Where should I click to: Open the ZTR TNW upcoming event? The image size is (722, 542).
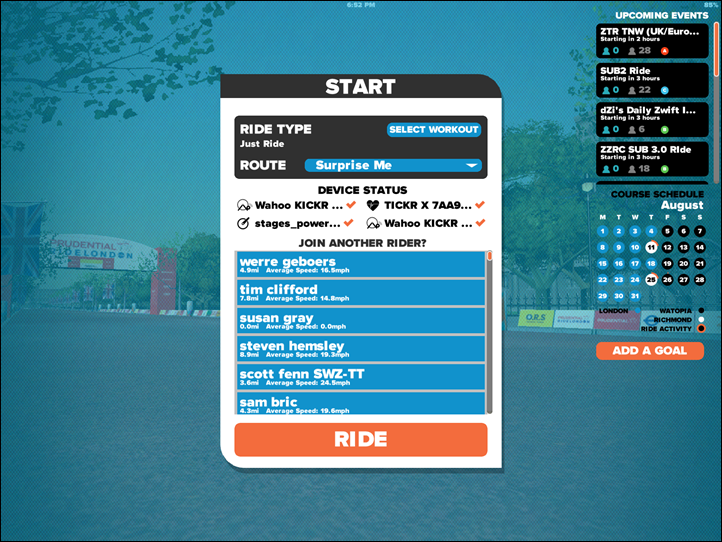click(652, 41)
